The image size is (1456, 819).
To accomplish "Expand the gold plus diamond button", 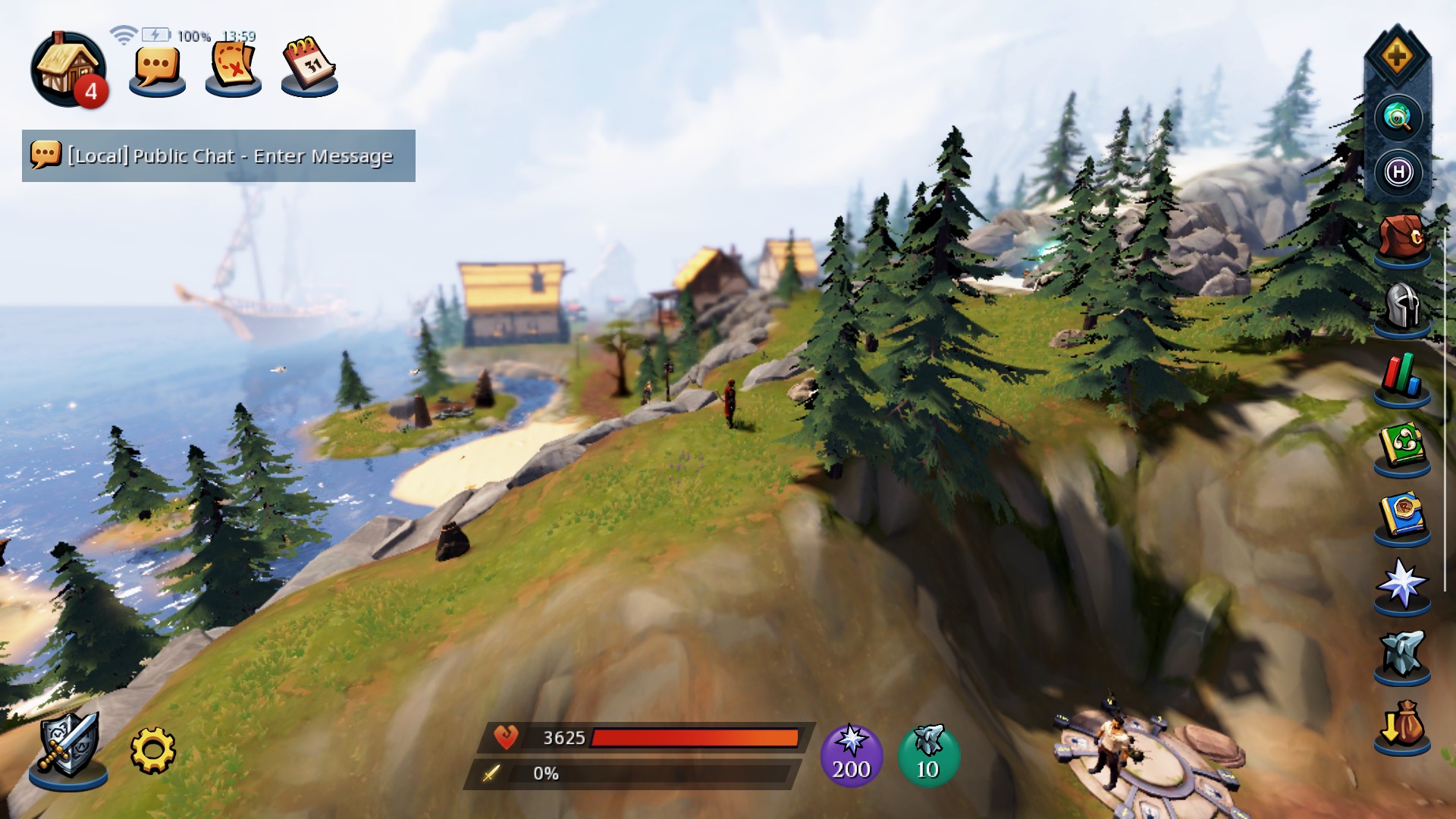I will (x=1397, y=57).
